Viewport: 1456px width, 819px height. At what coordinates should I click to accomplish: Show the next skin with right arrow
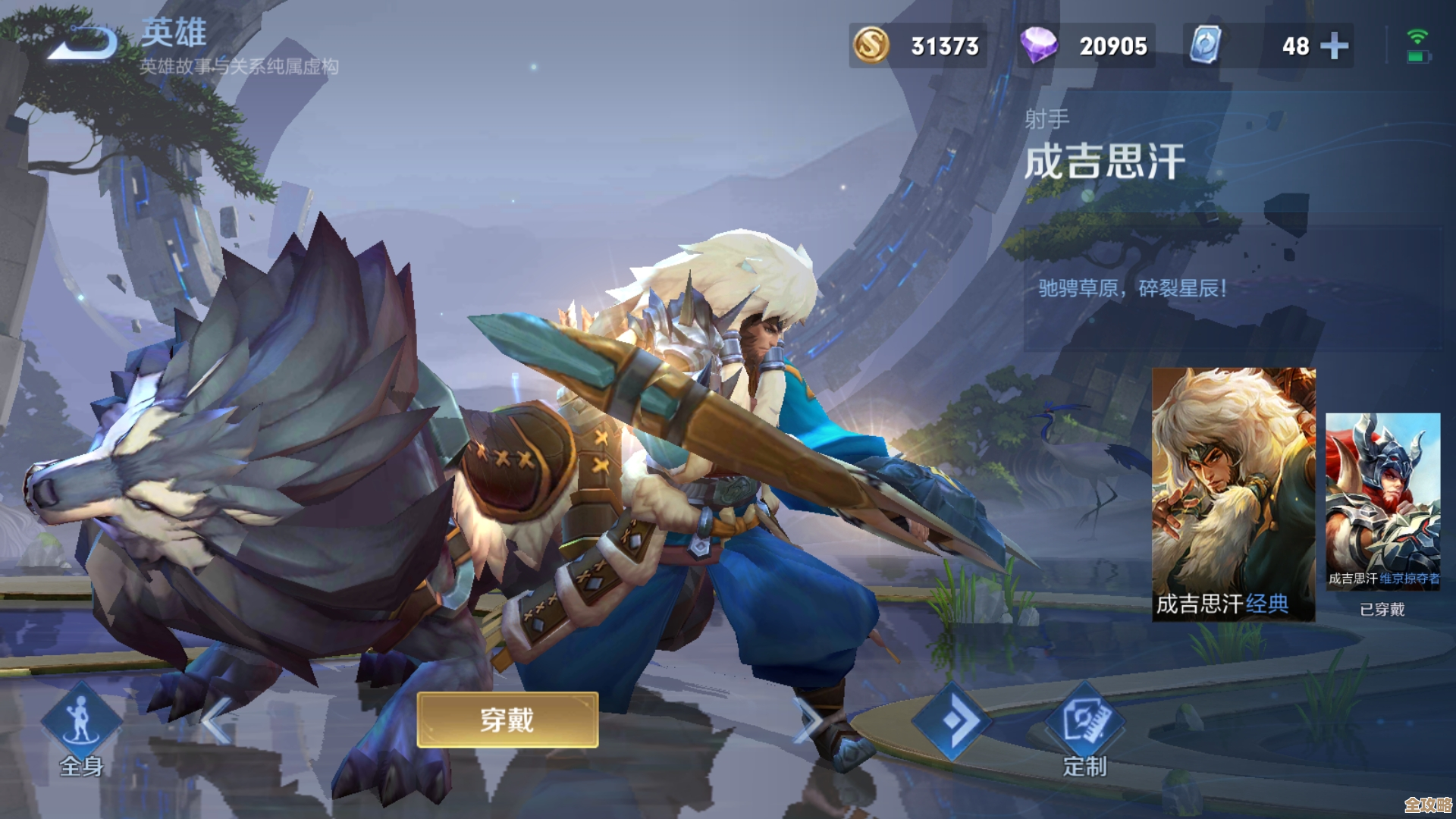(x=808, y=720)
